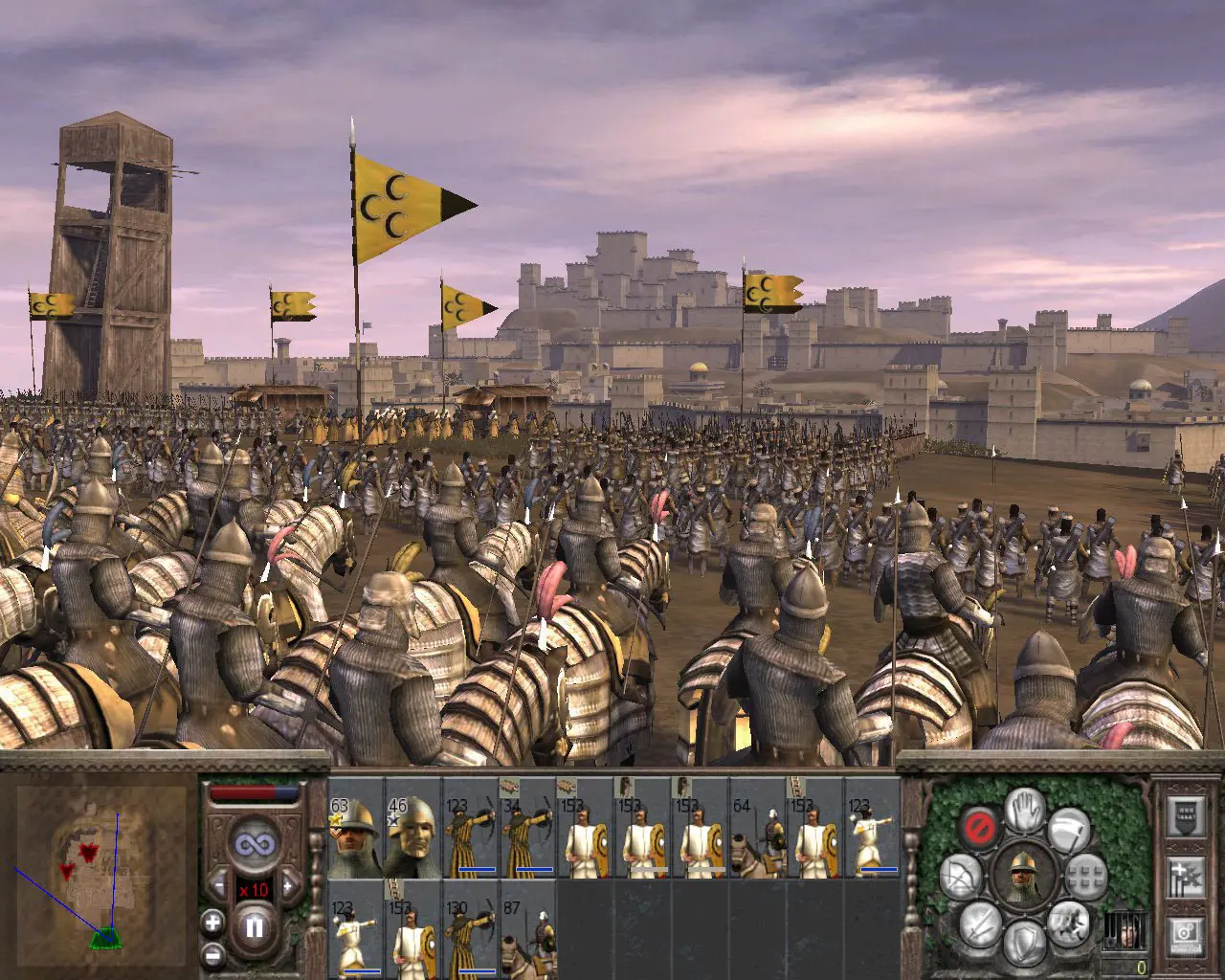Order the selected unit to halt

point(980,825)
